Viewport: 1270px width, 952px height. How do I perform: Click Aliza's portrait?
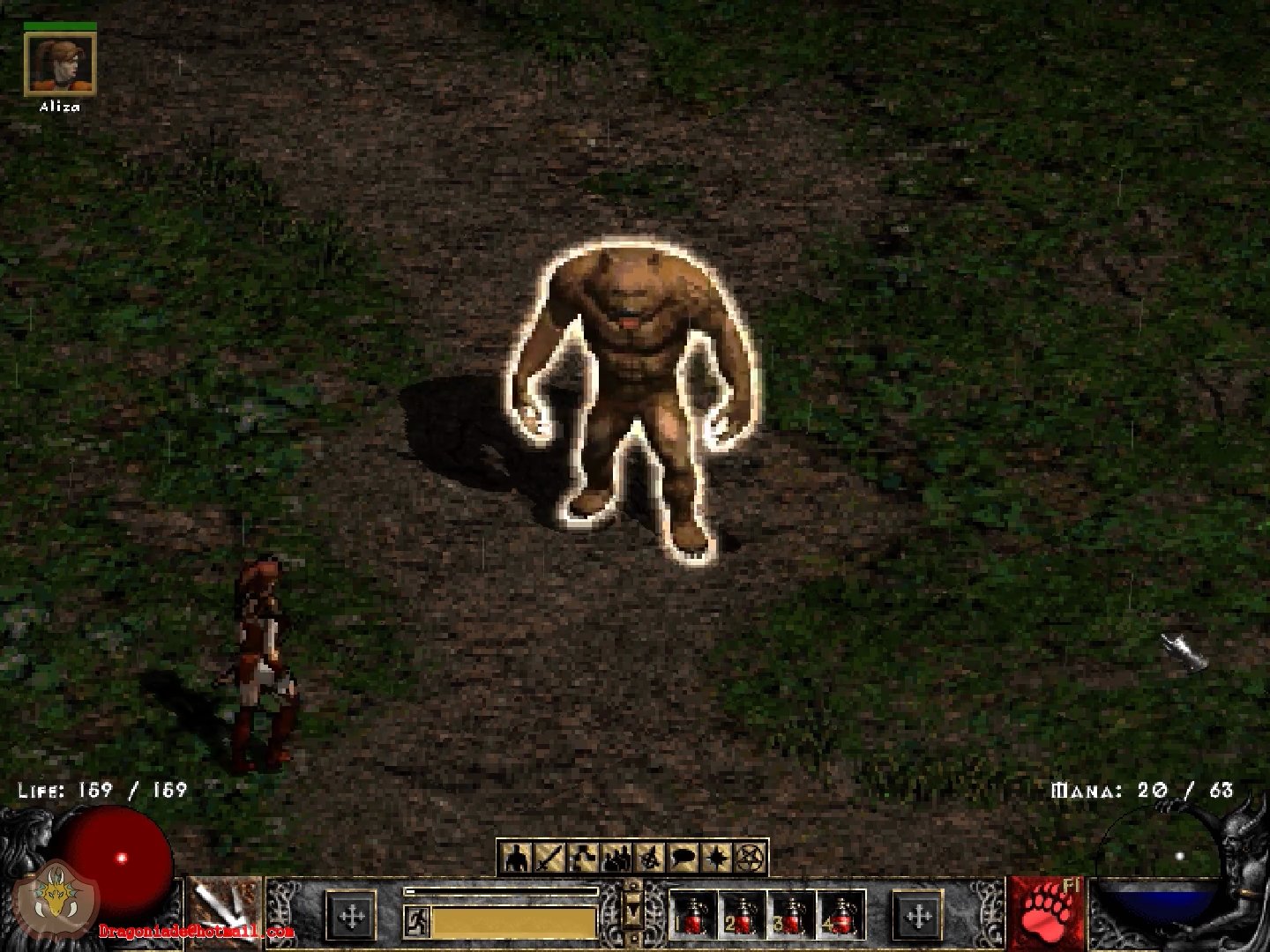point(59,63)
